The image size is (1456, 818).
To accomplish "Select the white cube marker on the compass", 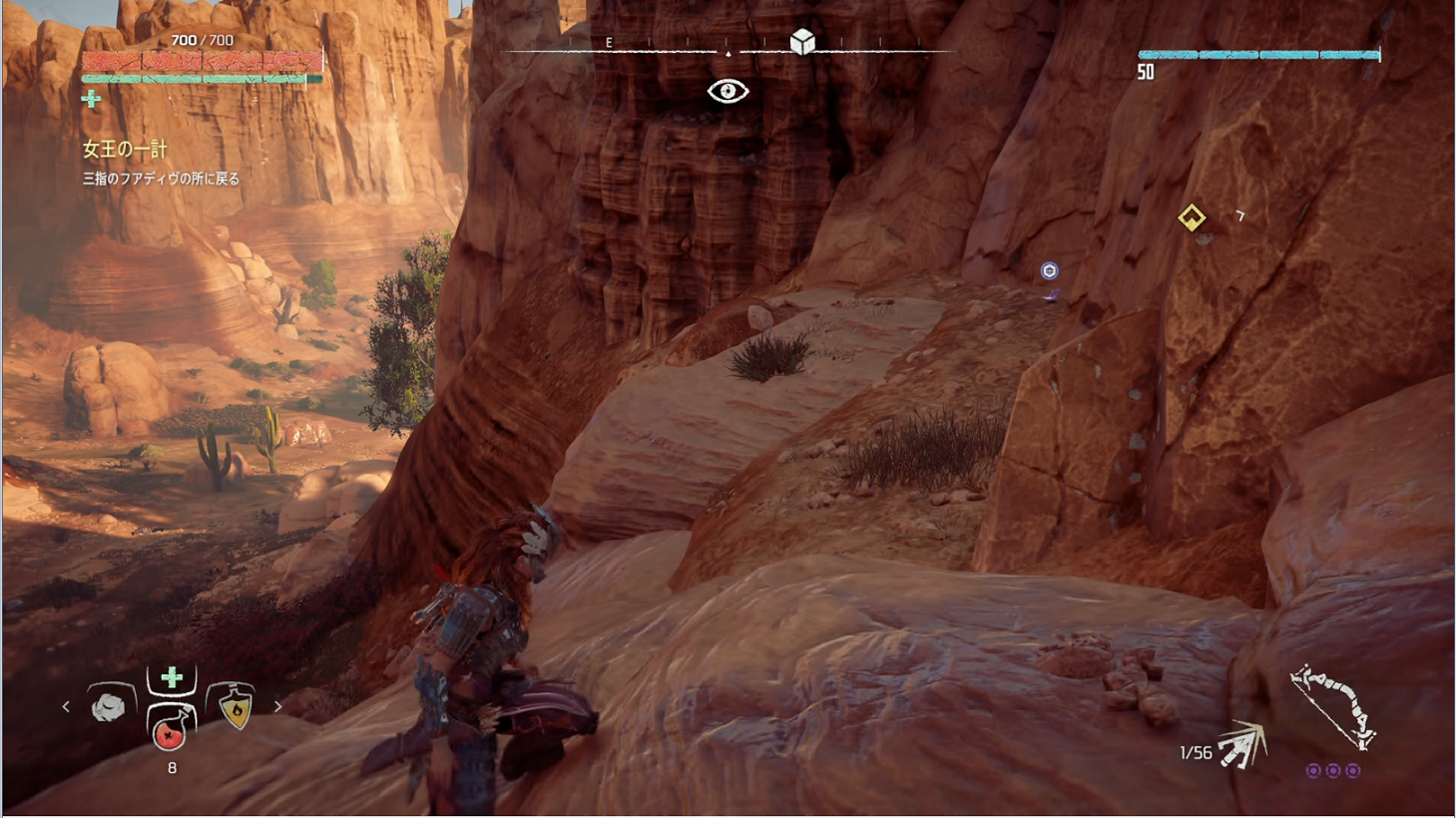I will tap(802, 42).
